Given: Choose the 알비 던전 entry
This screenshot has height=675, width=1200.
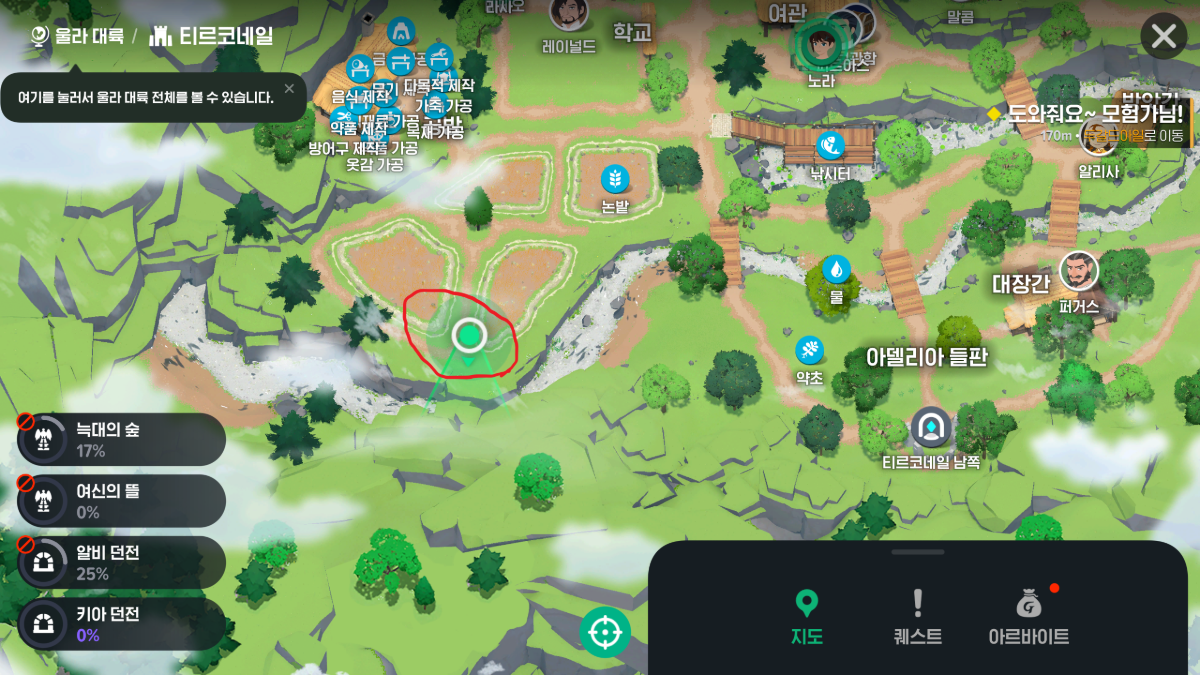Looking at the screenshot, I should tap(121, 563).
